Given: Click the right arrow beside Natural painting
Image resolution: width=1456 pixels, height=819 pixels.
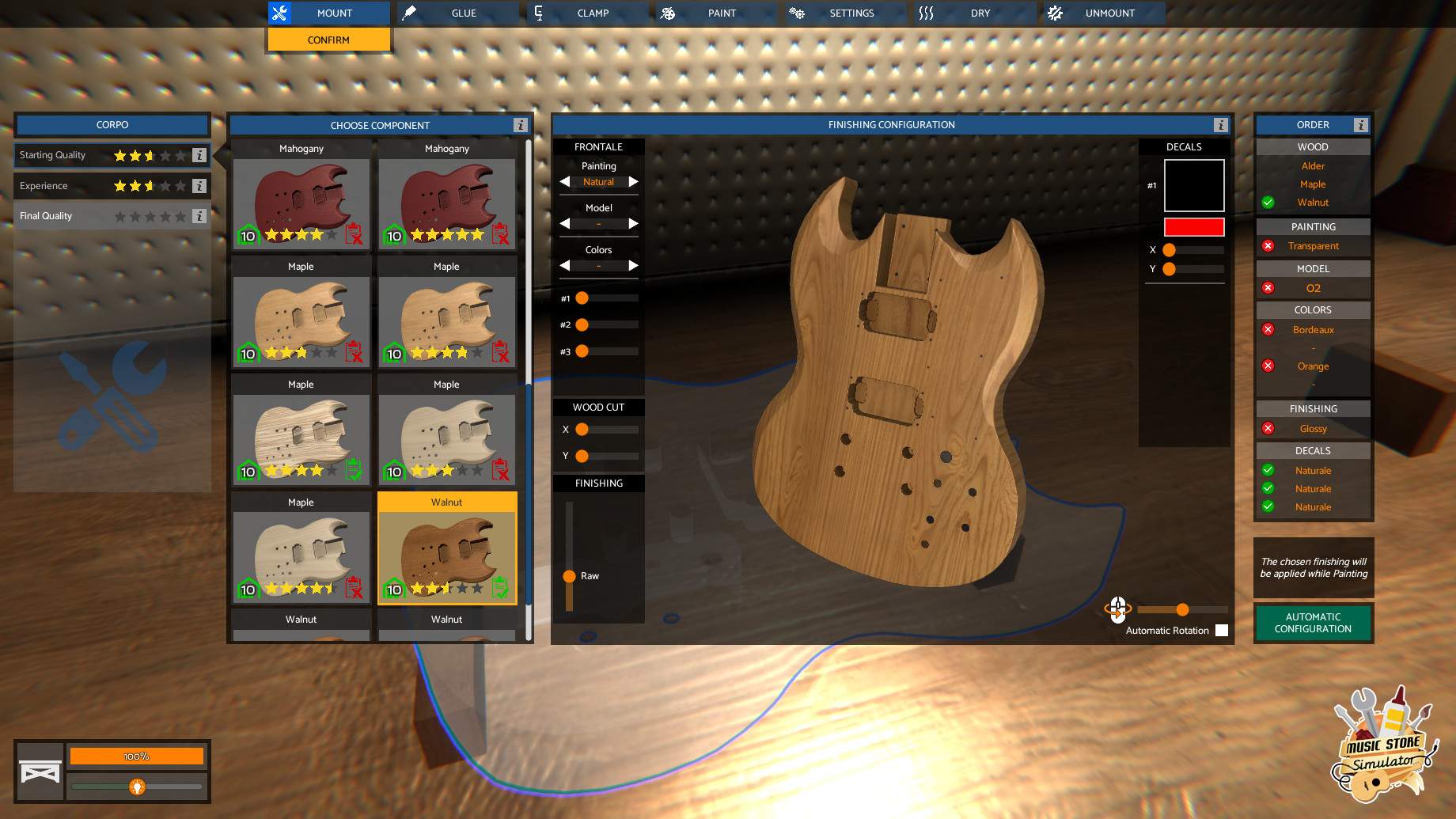Looking at the screenshot, I should tap(633, 181).
